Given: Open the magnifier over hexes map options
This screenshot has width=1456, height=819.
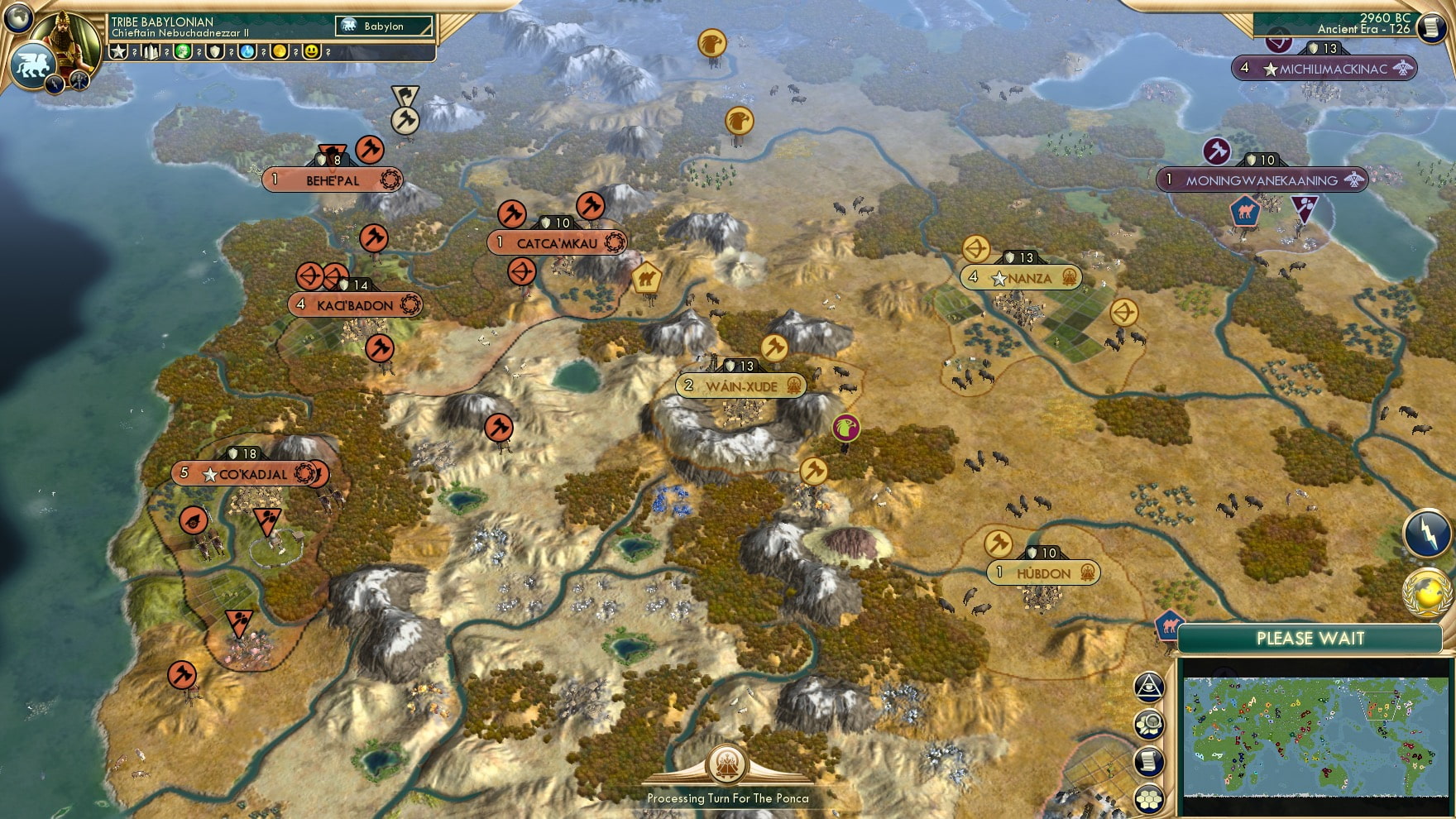Looking at the screenshot, I should [x=1149, y=725].
